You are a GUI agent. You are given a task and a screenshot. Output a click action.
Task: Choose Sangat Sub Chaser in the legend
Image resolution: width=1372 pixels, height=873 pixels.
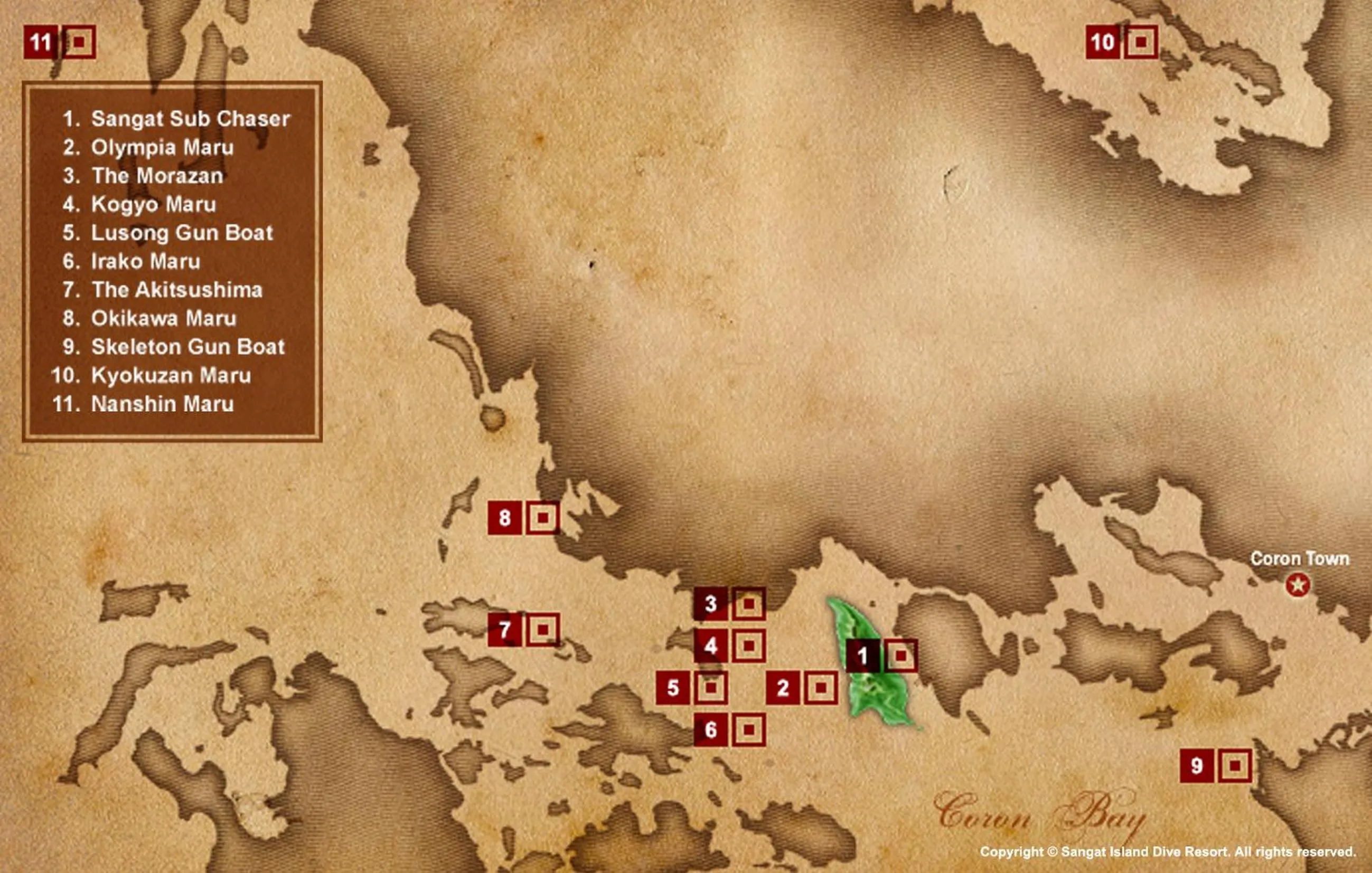point(190,119)
